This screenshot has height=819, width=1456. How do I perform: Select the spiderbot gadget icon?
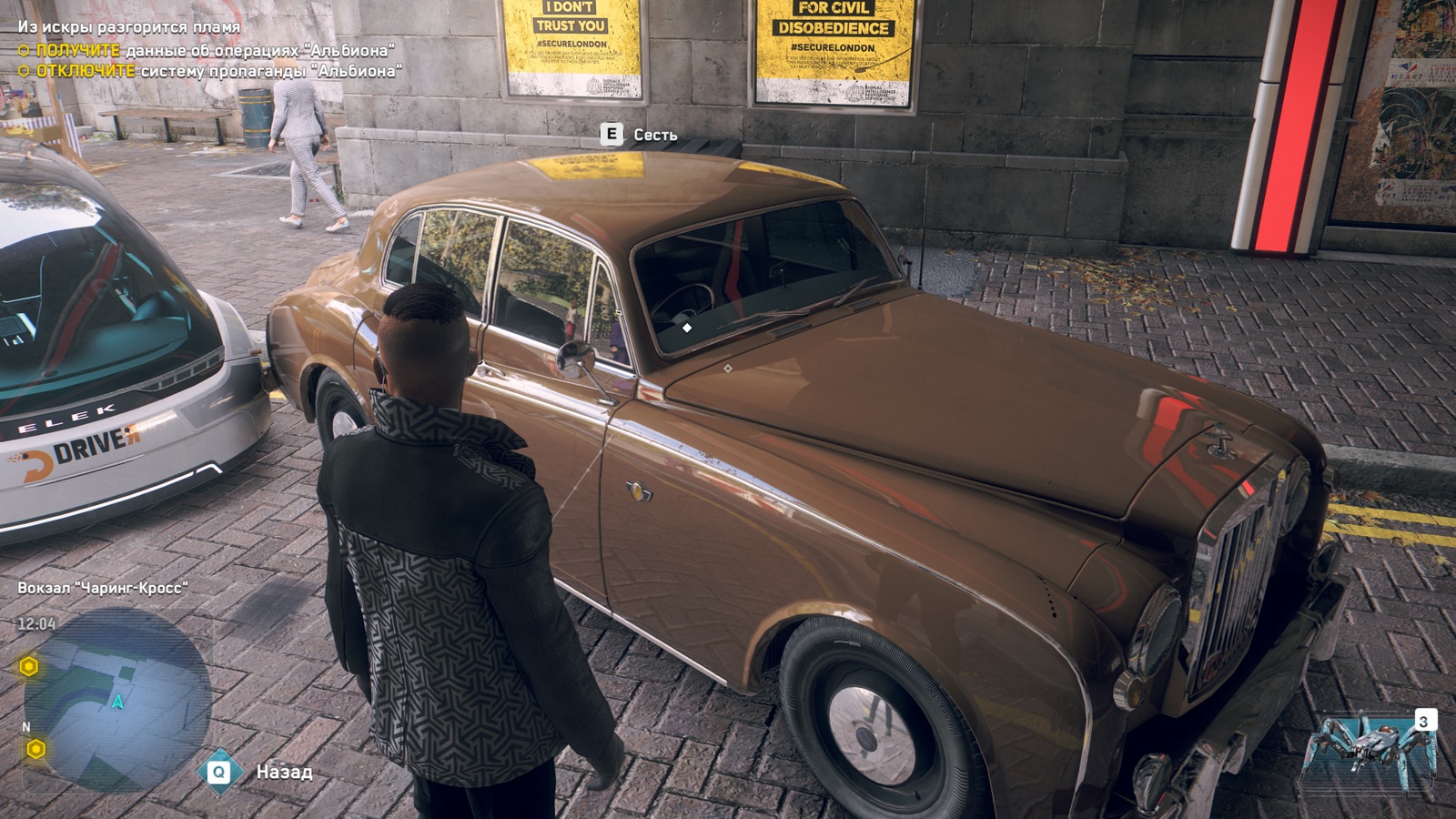[x=1370, y=749]
